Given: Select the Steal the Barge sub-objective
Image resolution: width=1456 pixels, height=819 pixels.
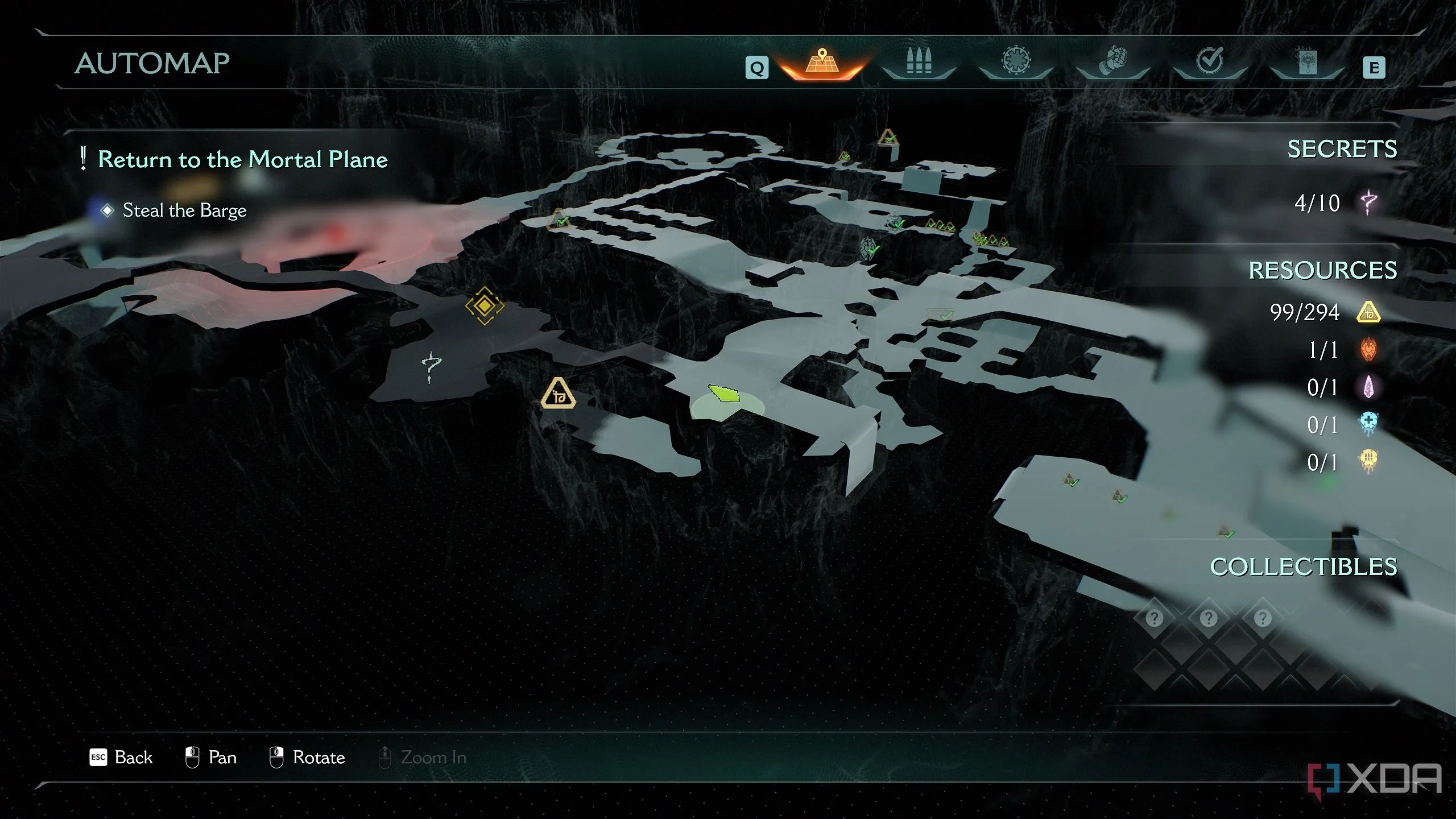Looking at the screenshot, I should (x=184, y=210).
